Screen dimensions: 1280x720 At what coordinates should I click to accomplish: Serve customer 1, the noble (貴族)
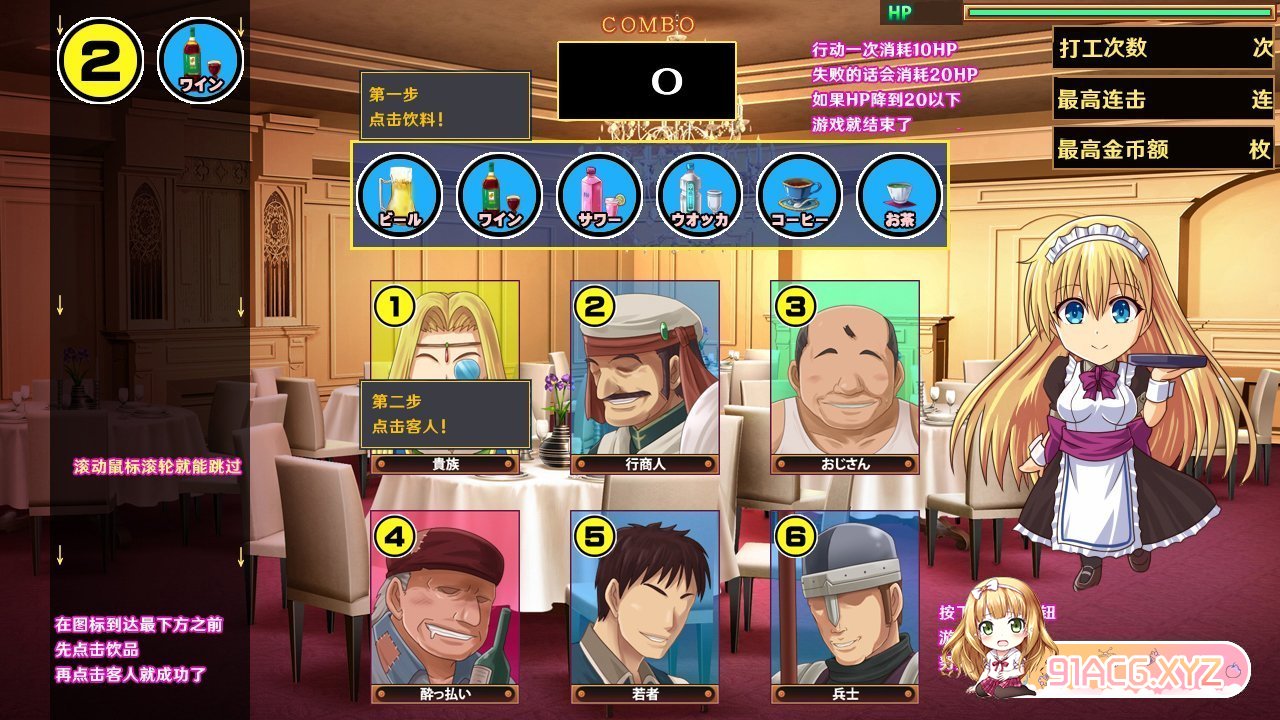445,340
